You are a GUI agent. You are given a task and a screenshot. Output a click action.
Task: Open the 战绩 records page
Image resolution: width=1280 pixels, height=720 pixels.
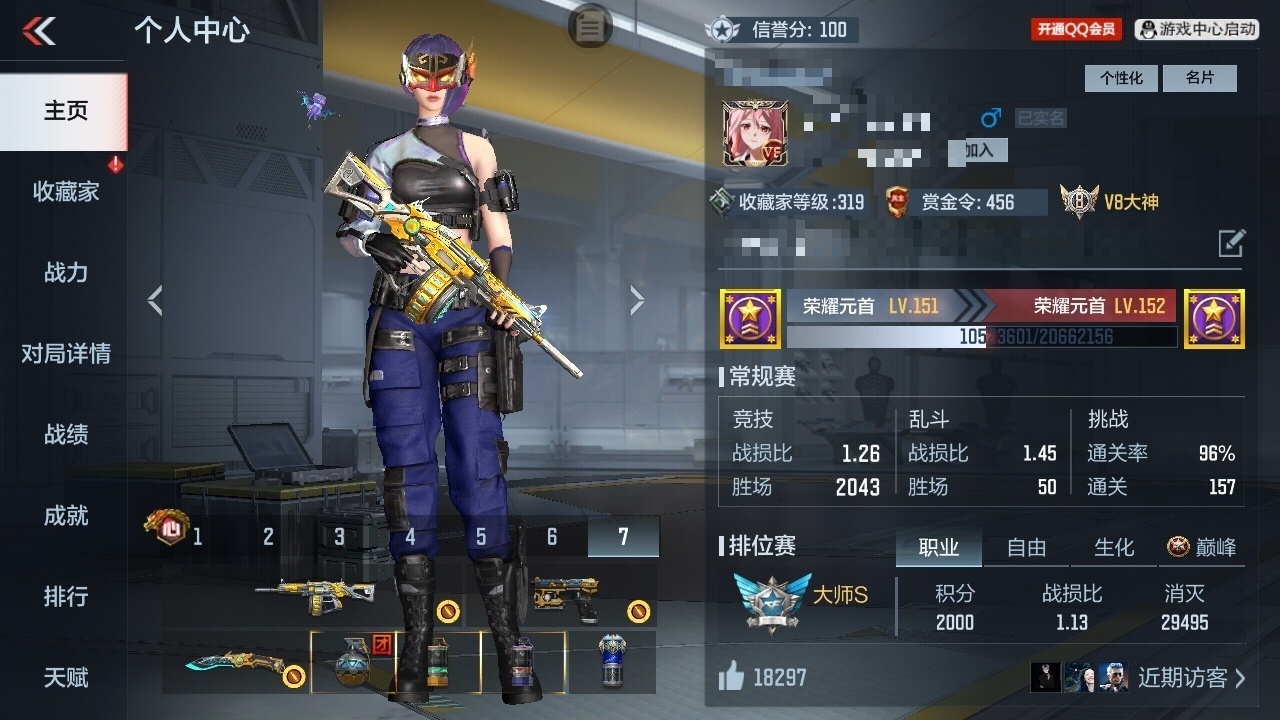(x=65, y=434)
